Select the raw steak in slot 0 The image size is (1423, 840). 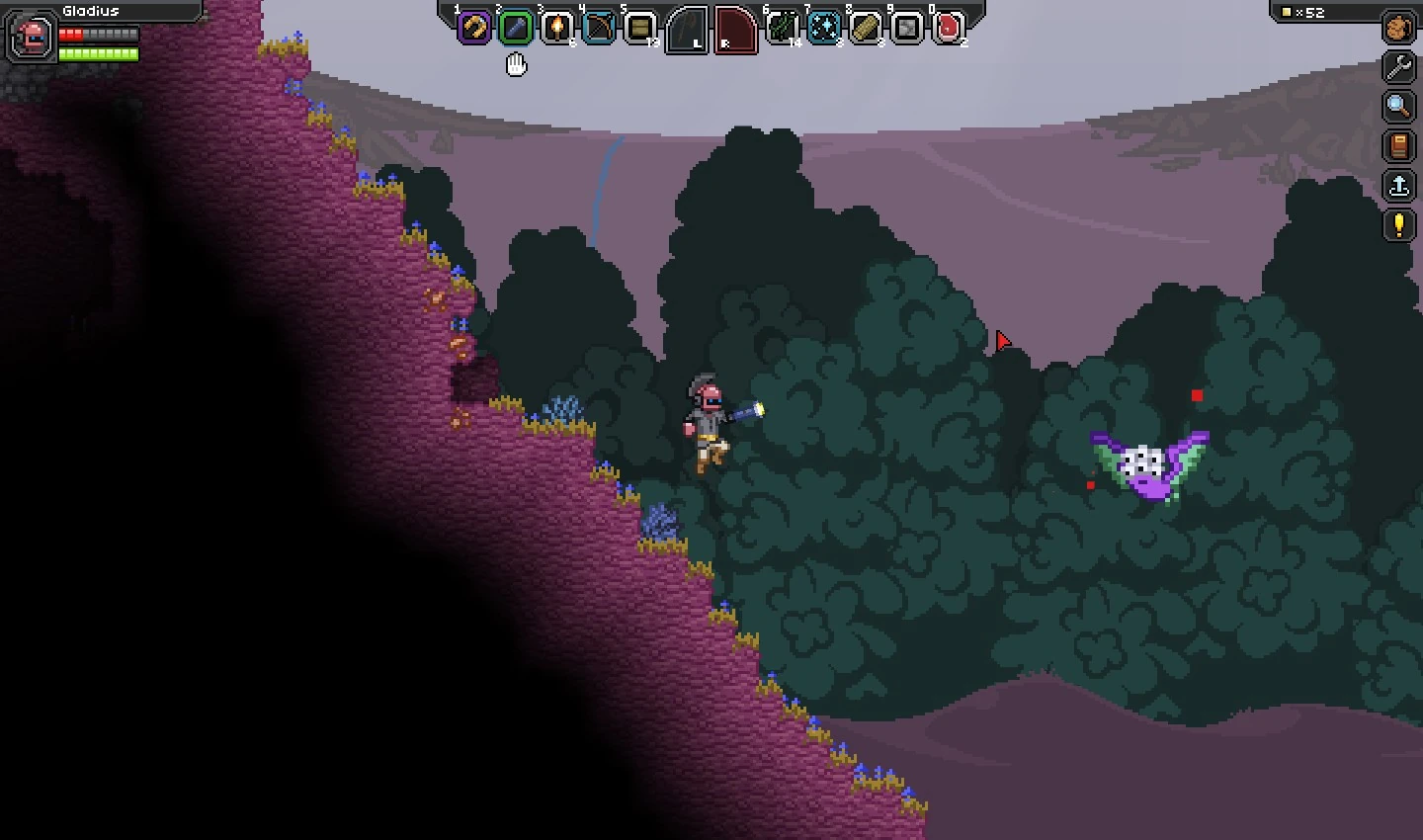(947, 28)
